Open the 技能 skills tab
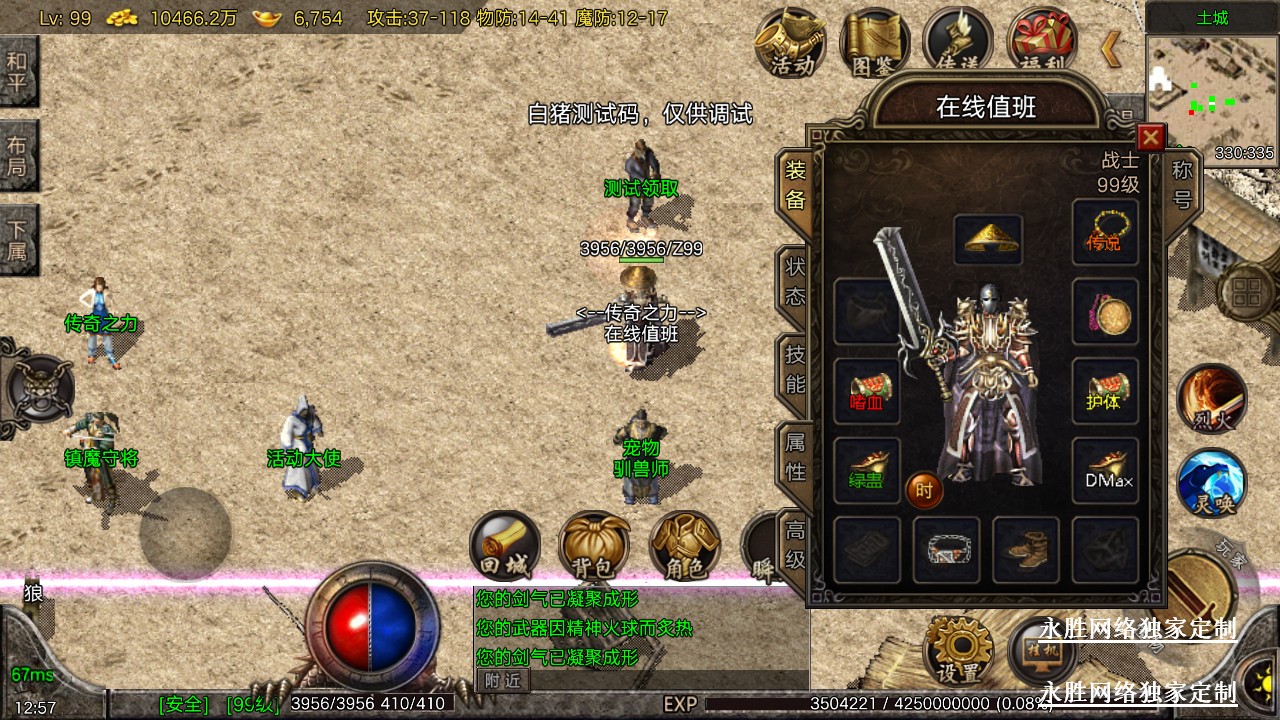The height and width of the screenshot is (720, 1280). click(795, 368)
